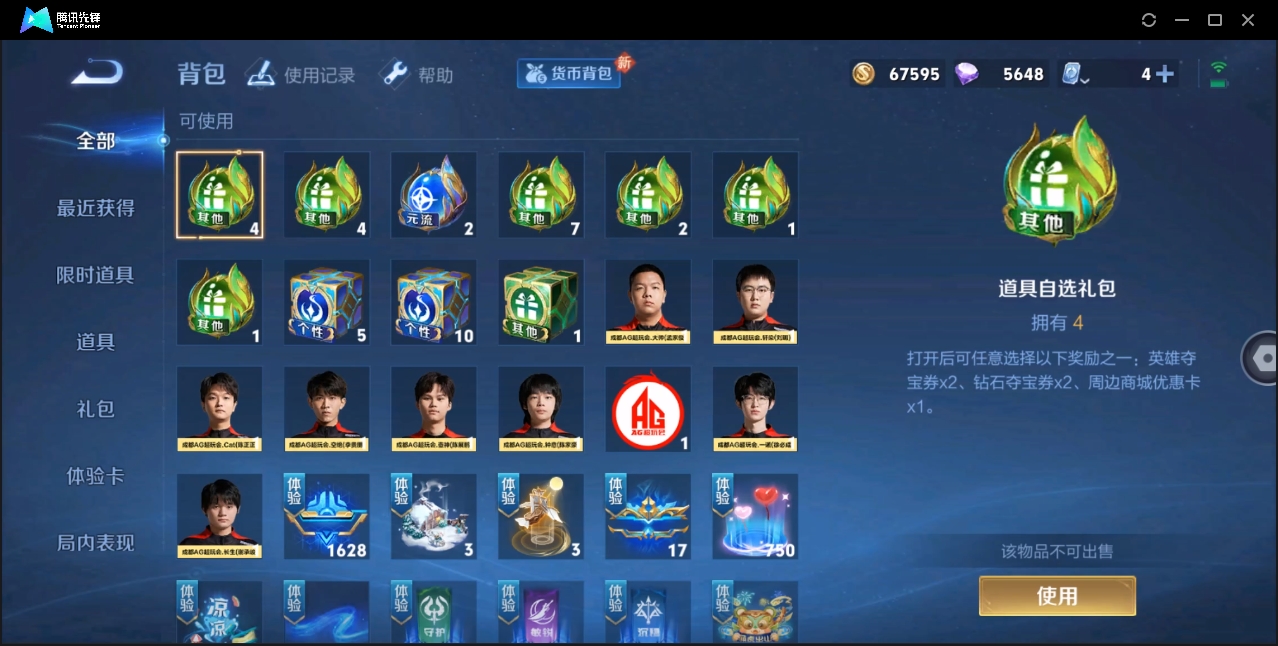Show the 体验卡 category tab

(95, 476)
